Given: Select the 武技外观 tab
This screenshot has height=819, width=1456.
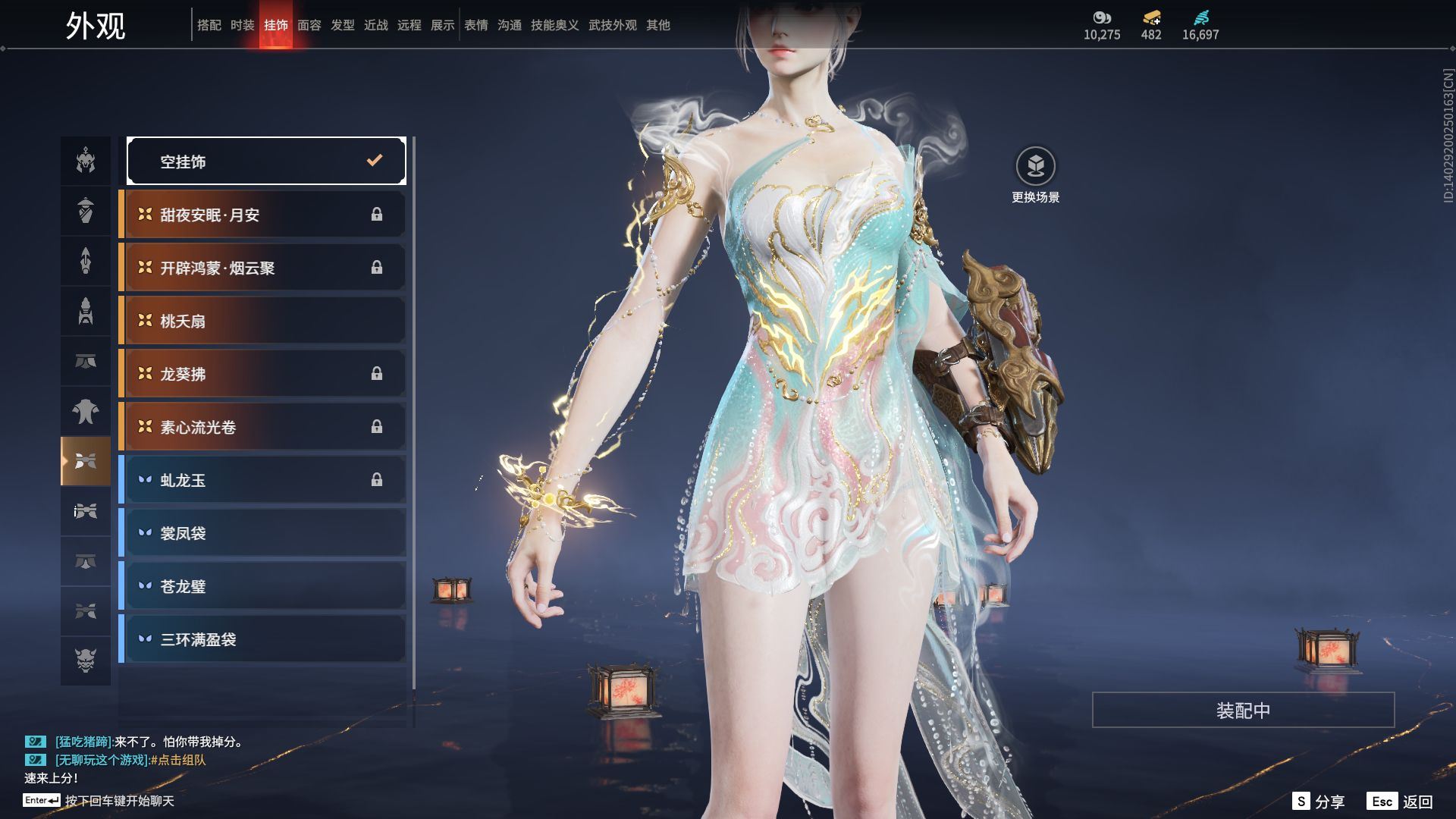Looking at the screenshot, I should point(613,25).
